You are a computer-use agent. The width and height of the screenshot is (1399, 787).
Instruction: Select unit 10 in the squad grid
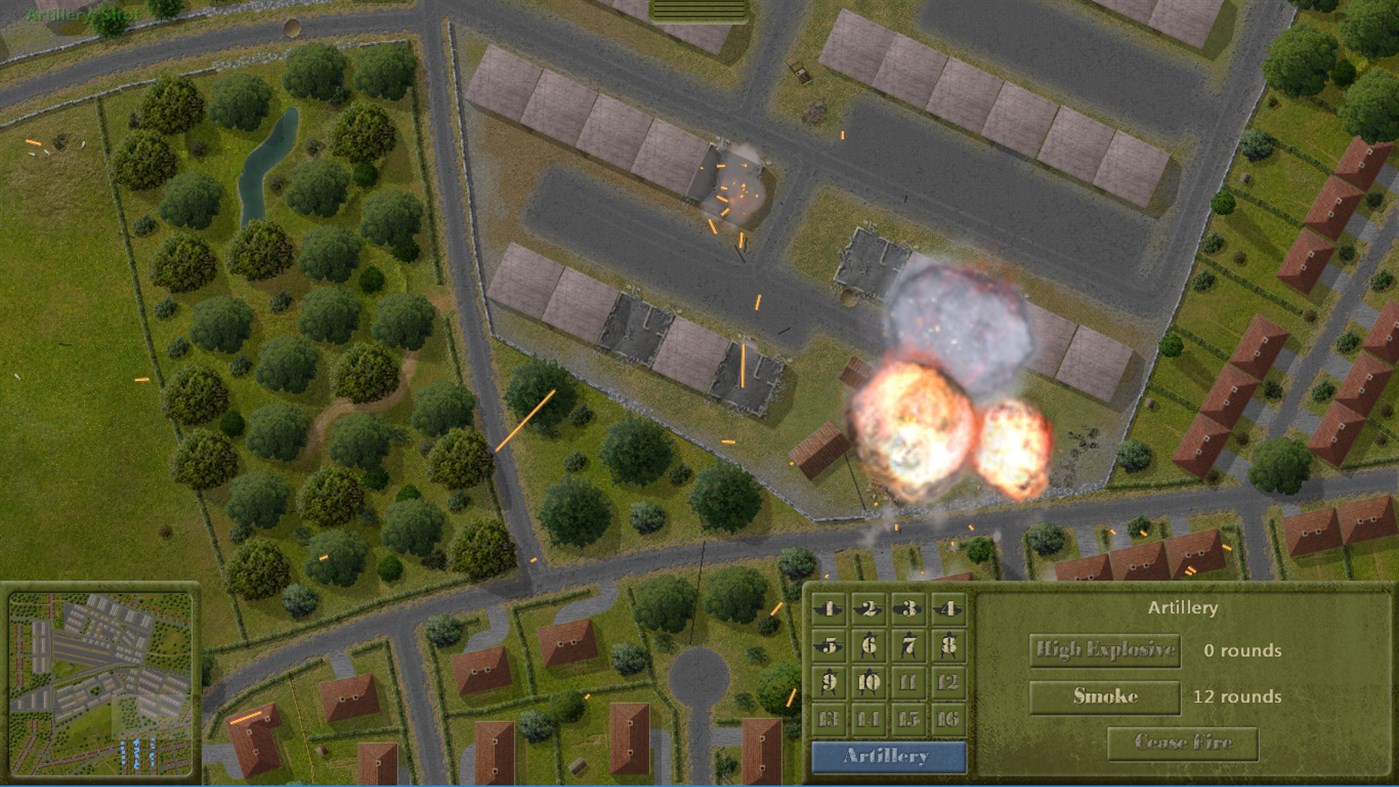click(869, 682)
